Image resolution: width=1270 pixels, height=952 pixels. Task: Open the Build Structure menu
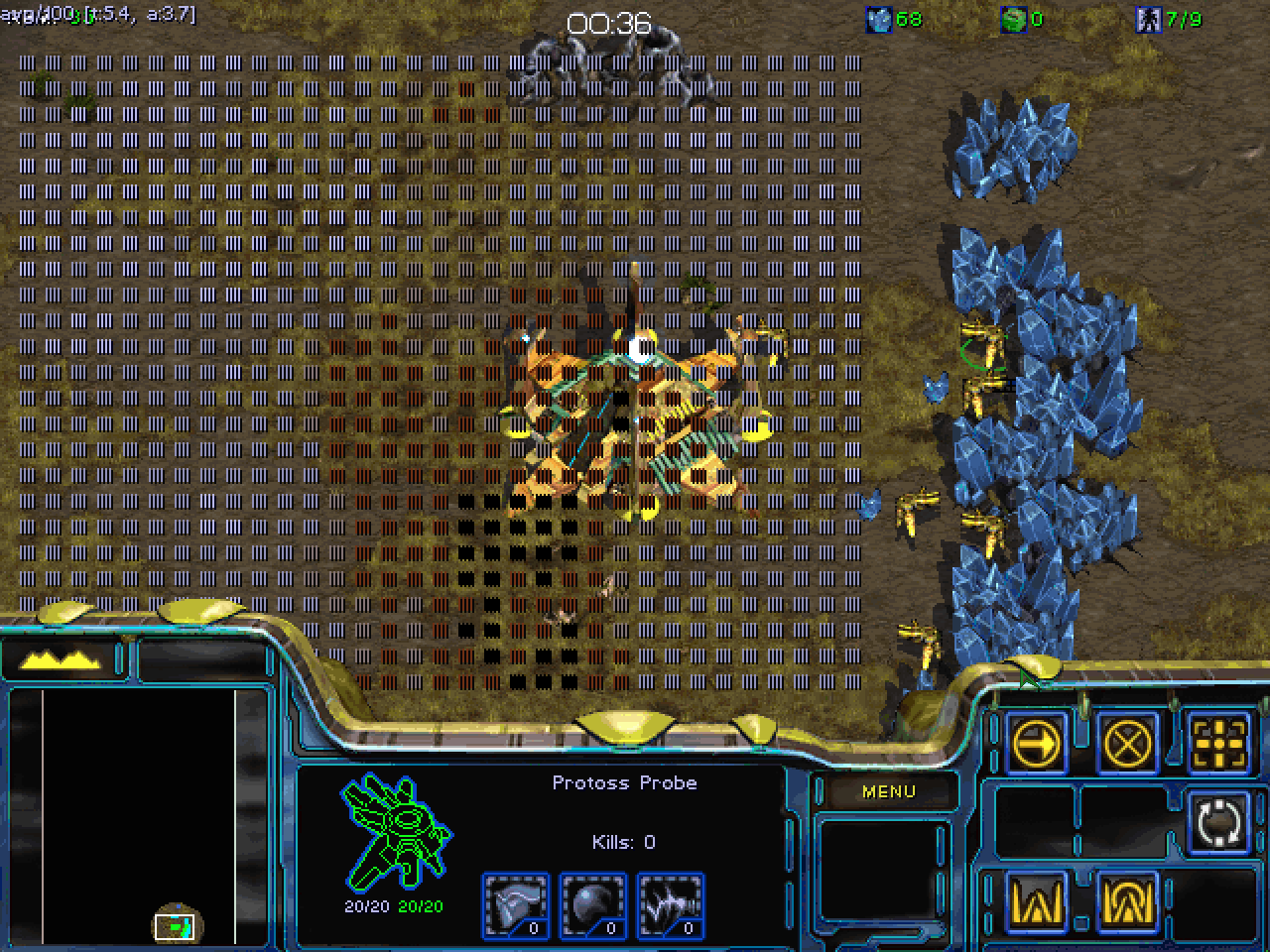pyautogui.click(x=1037, y=901)
